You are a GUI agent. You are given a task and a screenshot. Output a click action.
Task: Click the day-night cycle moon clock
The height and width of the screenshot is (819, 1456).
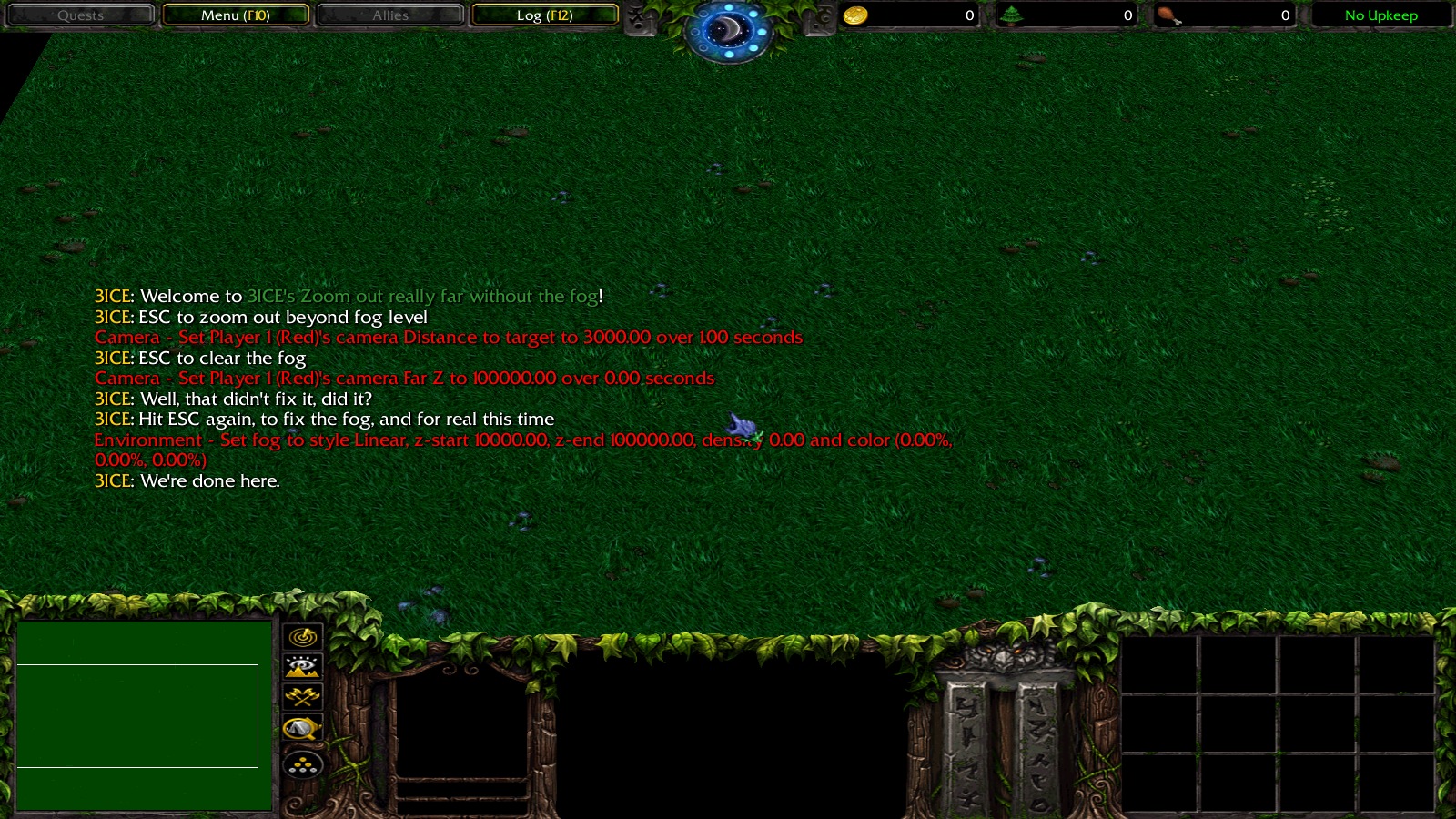coord(725,30)
